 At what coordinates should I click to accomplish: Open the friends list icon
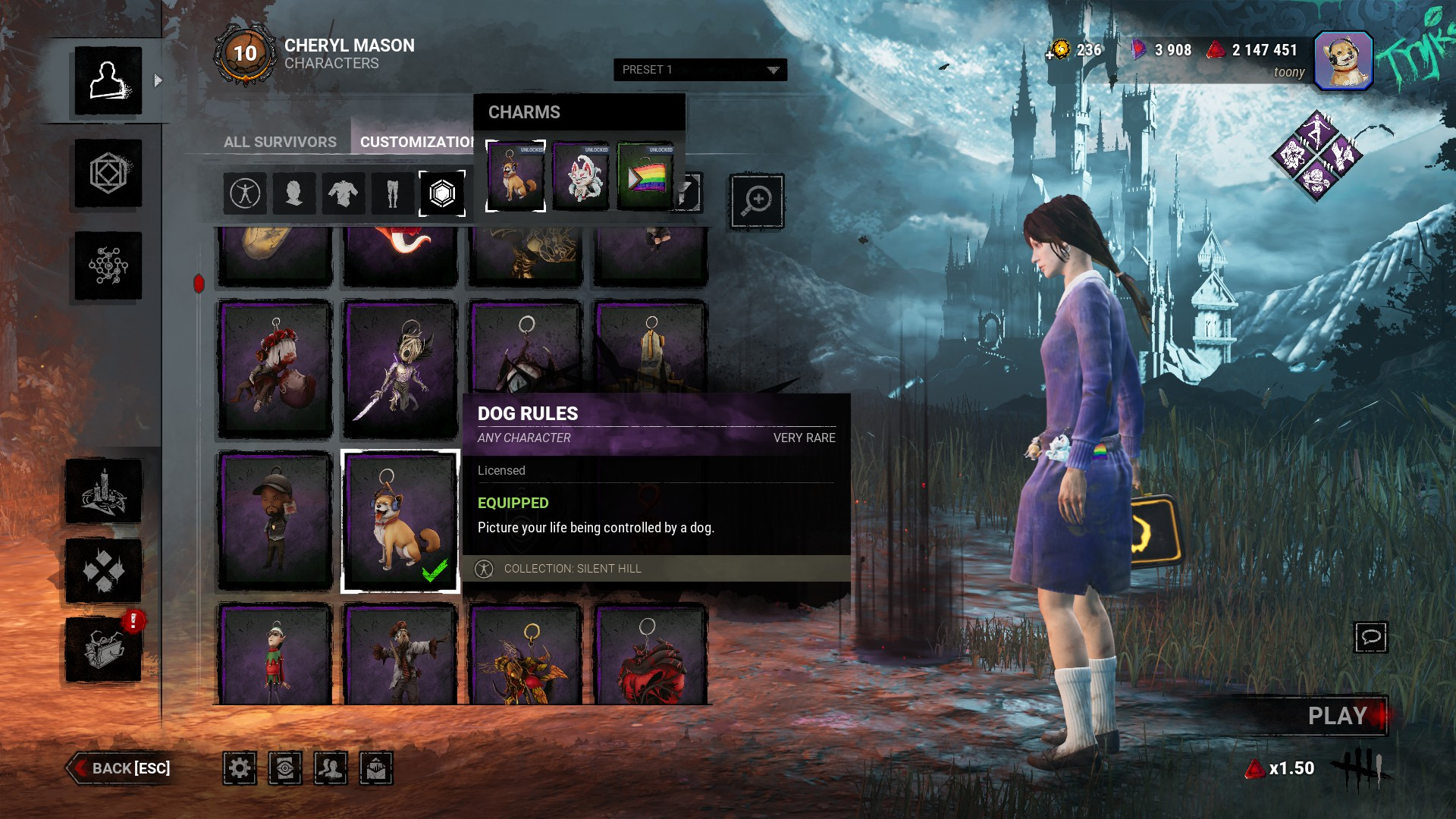point(331,768)
